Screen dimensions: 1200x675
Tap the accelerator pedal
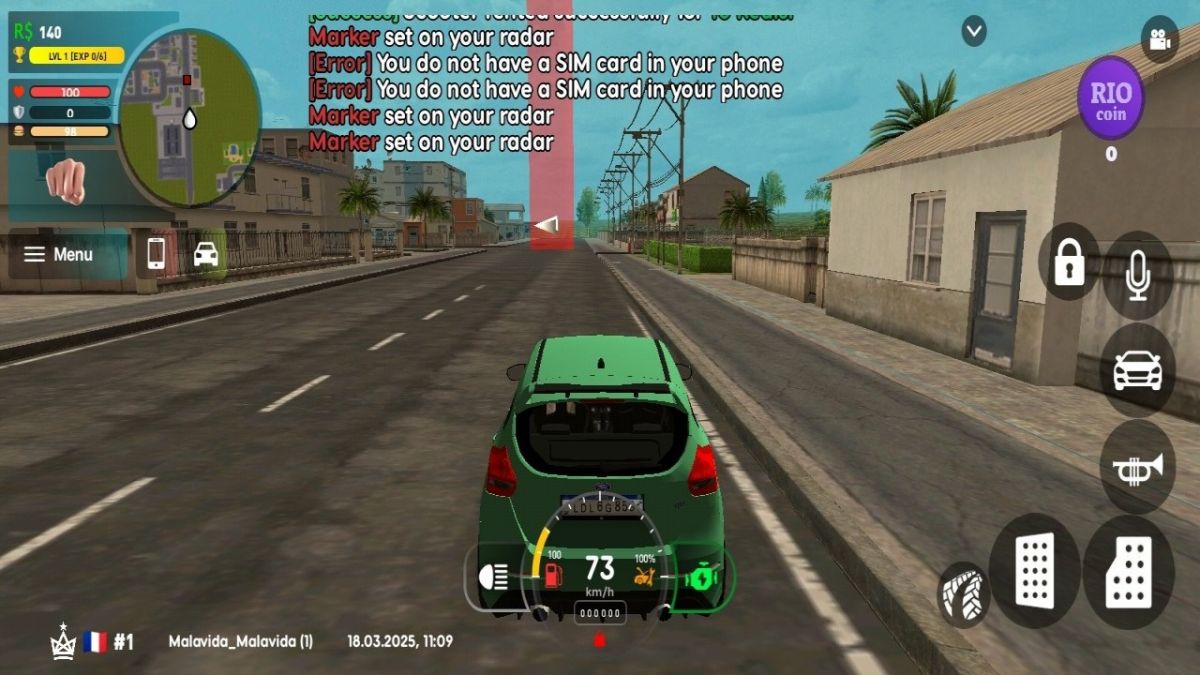tap(1129, 573)
